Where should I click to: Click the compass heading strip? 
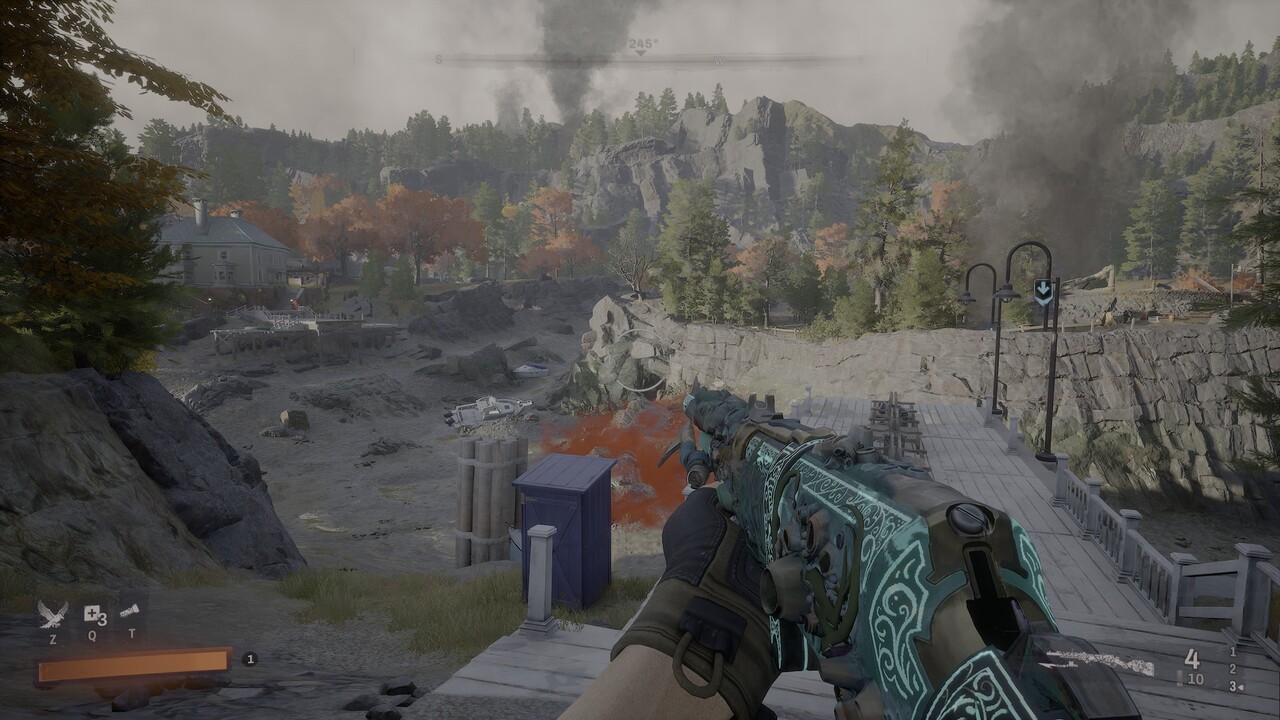point(642,59)
